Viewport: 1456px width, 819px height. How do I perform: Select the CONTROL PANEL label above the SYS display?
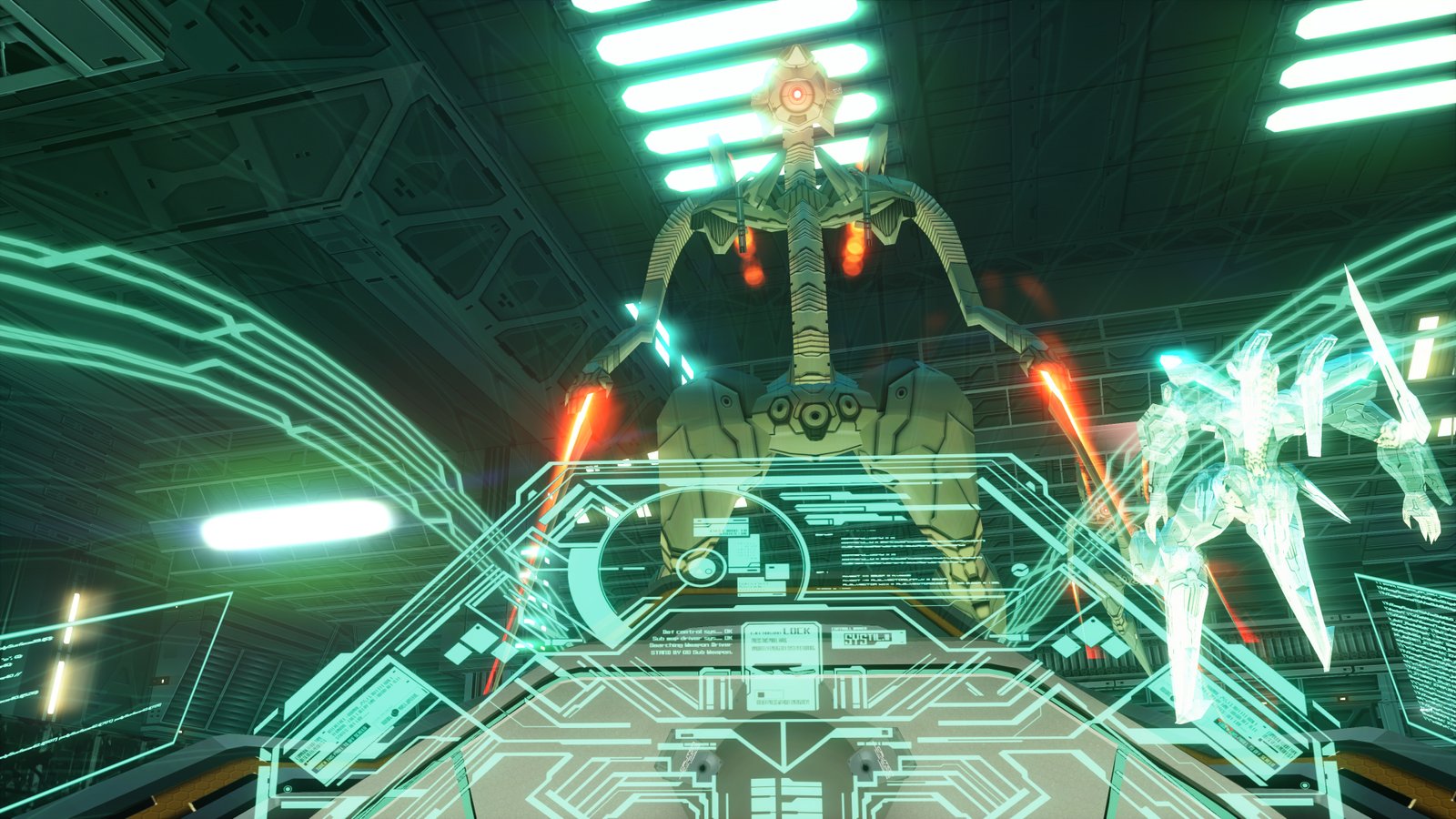[x=850, y=628]
